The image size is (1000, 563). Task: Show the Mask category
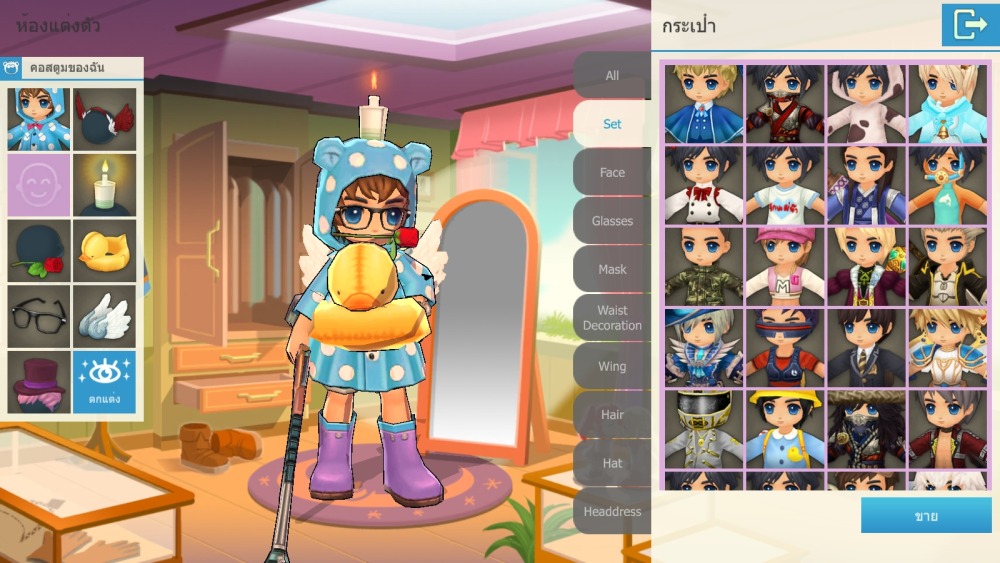[612, 269]
